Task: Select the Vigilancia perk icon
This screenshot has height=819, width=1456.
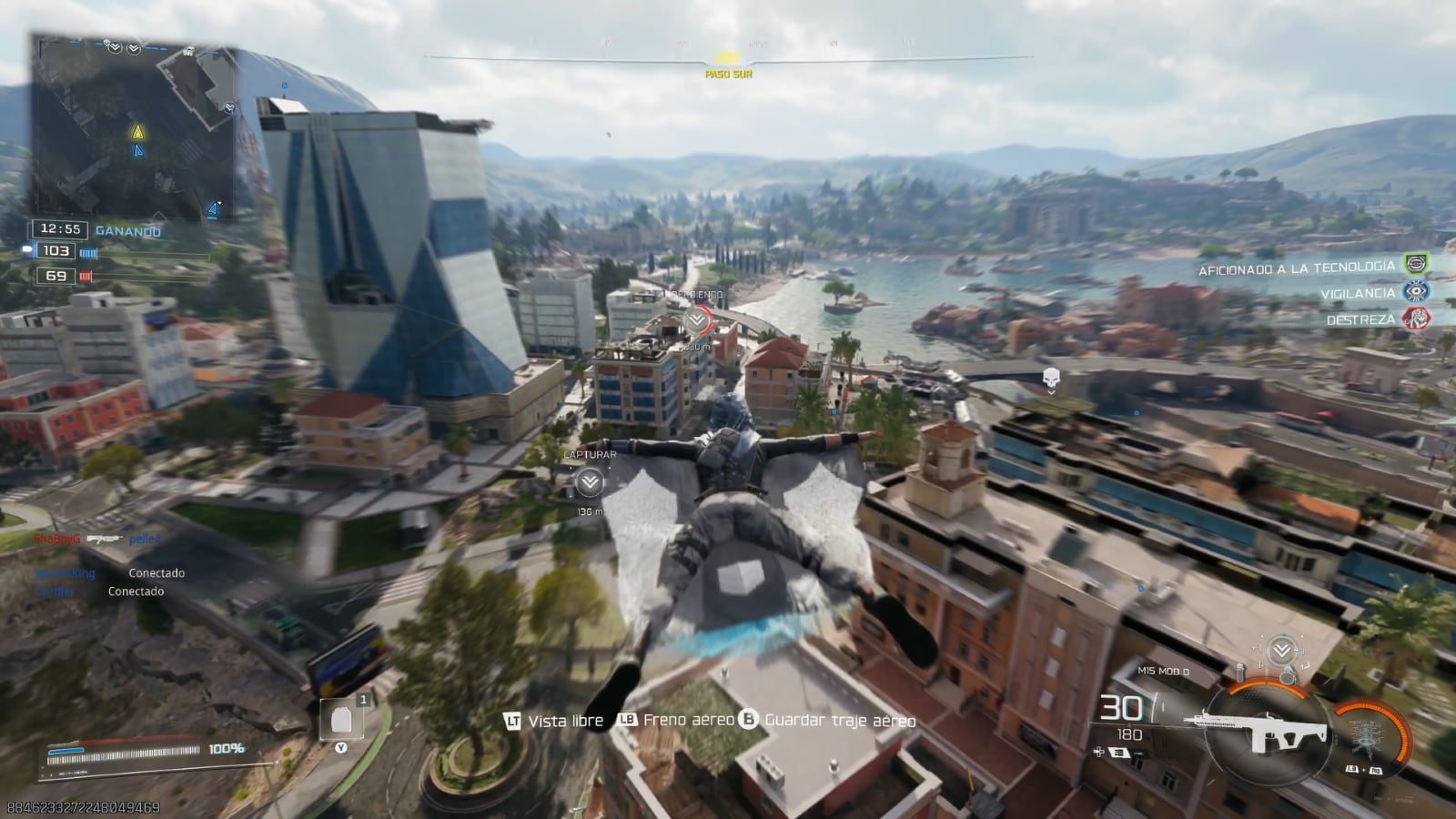Action: point(1416,292)
